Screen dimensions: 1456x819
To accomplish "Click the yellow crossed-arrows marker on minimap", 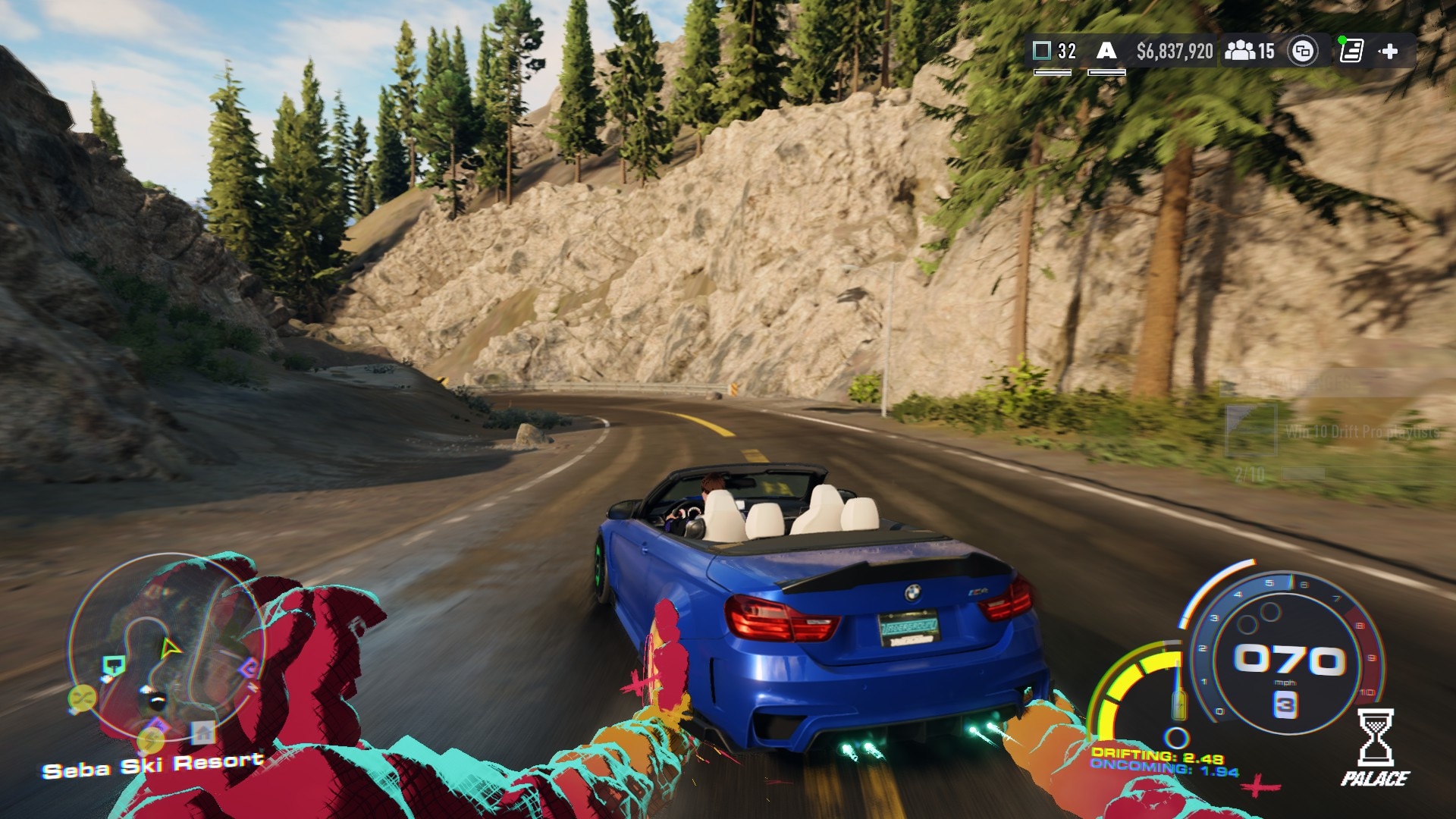I will [81, 696].
